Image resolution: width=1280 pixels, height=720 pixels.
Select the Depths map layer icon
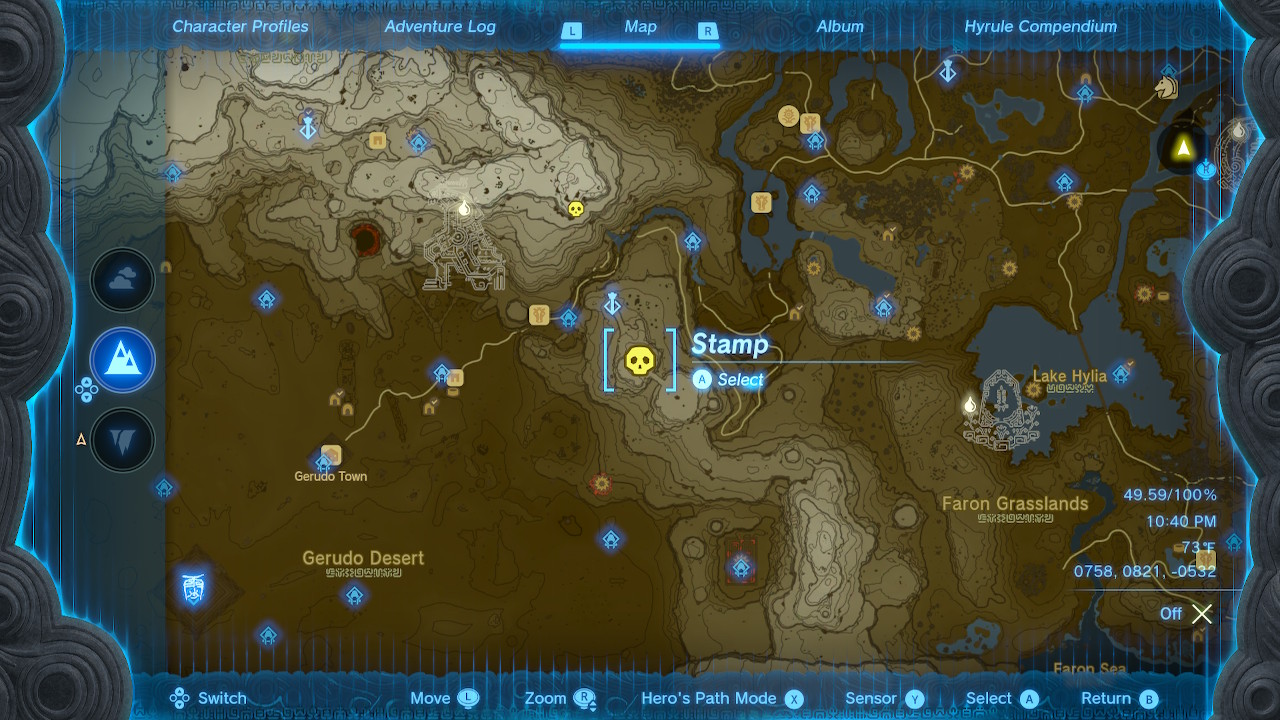click(122, 439)
